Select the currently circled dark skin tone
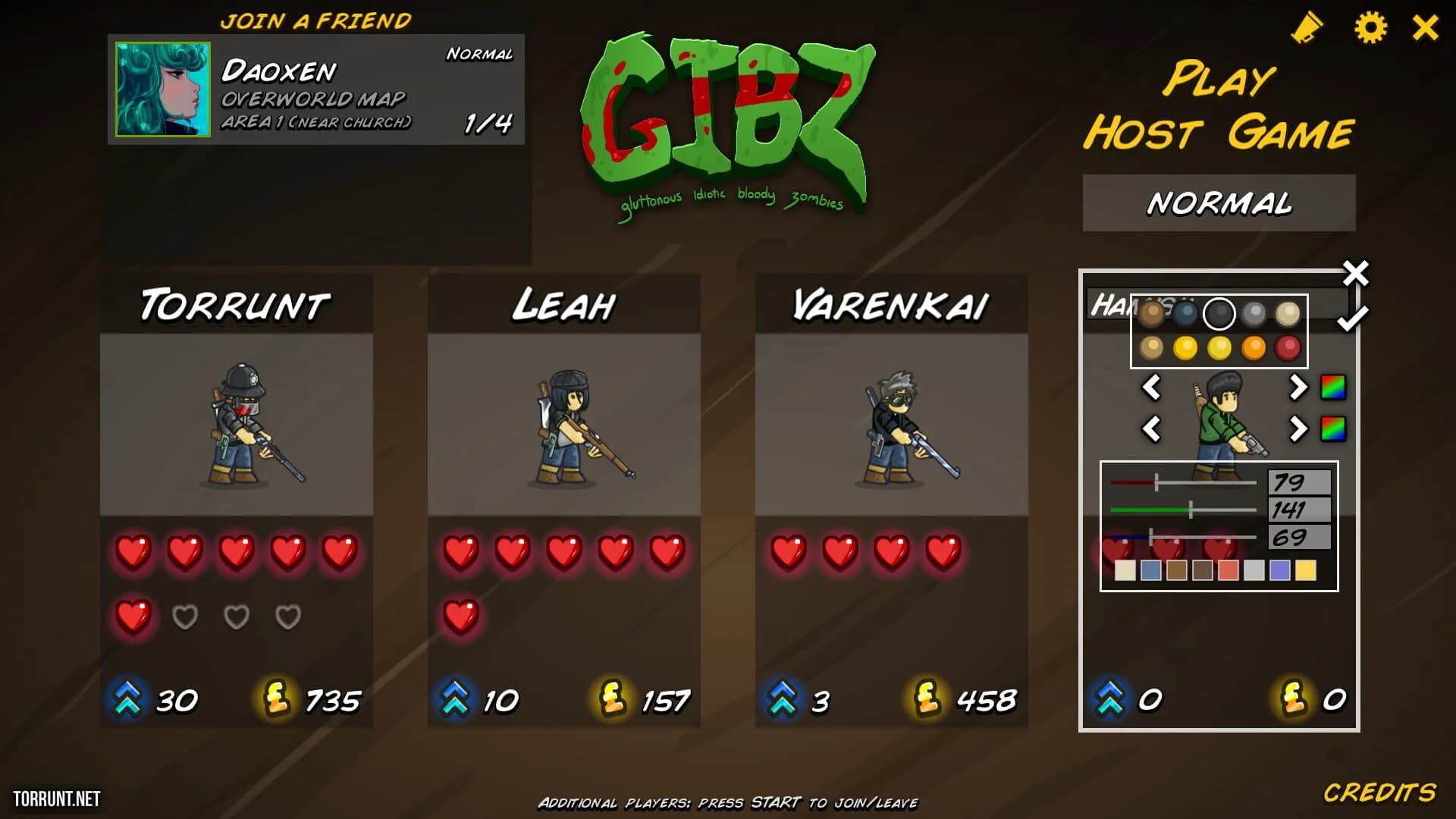Viewport: 1456px width, 819px height. pyautogui.click(x=1221, y=312)
